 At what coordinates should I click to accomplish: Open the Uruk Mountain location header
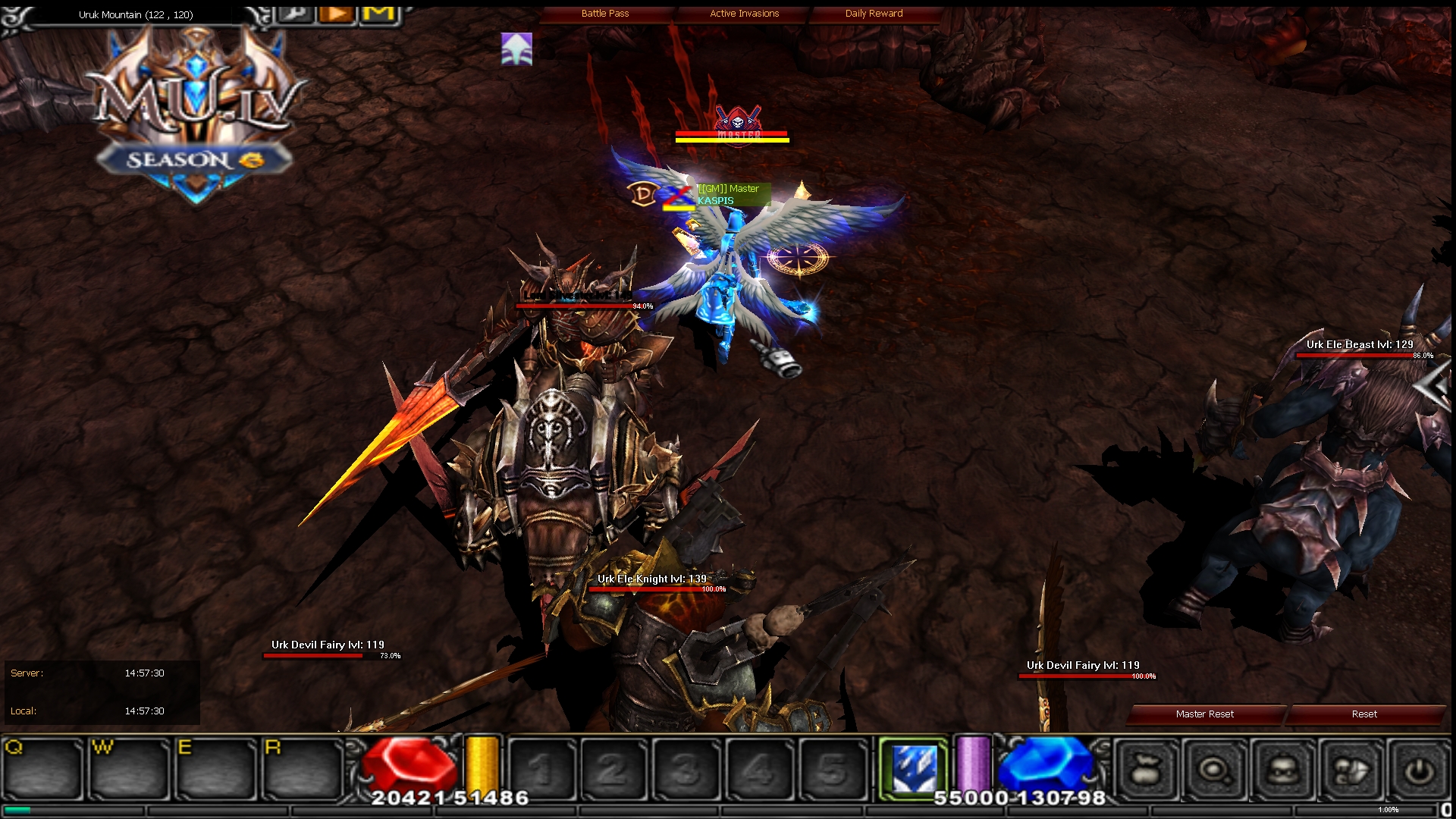point(135,14)
